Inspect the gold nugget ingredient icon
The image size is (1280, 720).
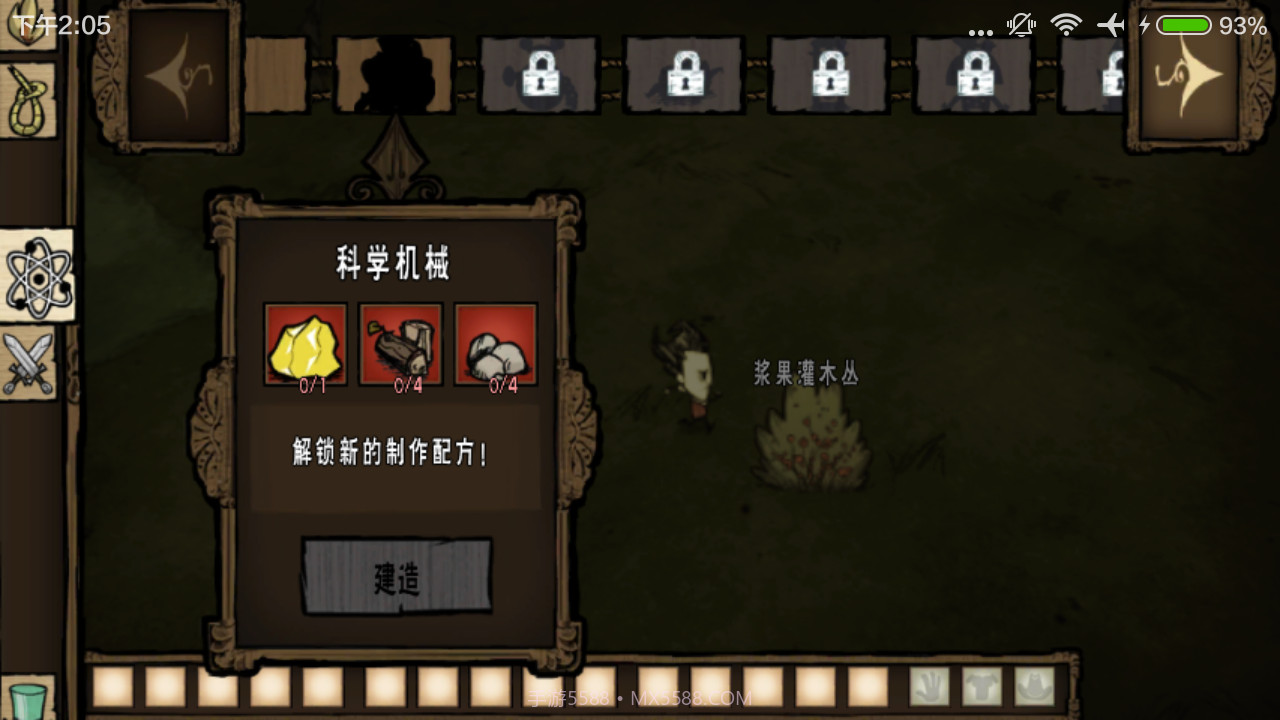pyautogui.click(x=306, y=345)
